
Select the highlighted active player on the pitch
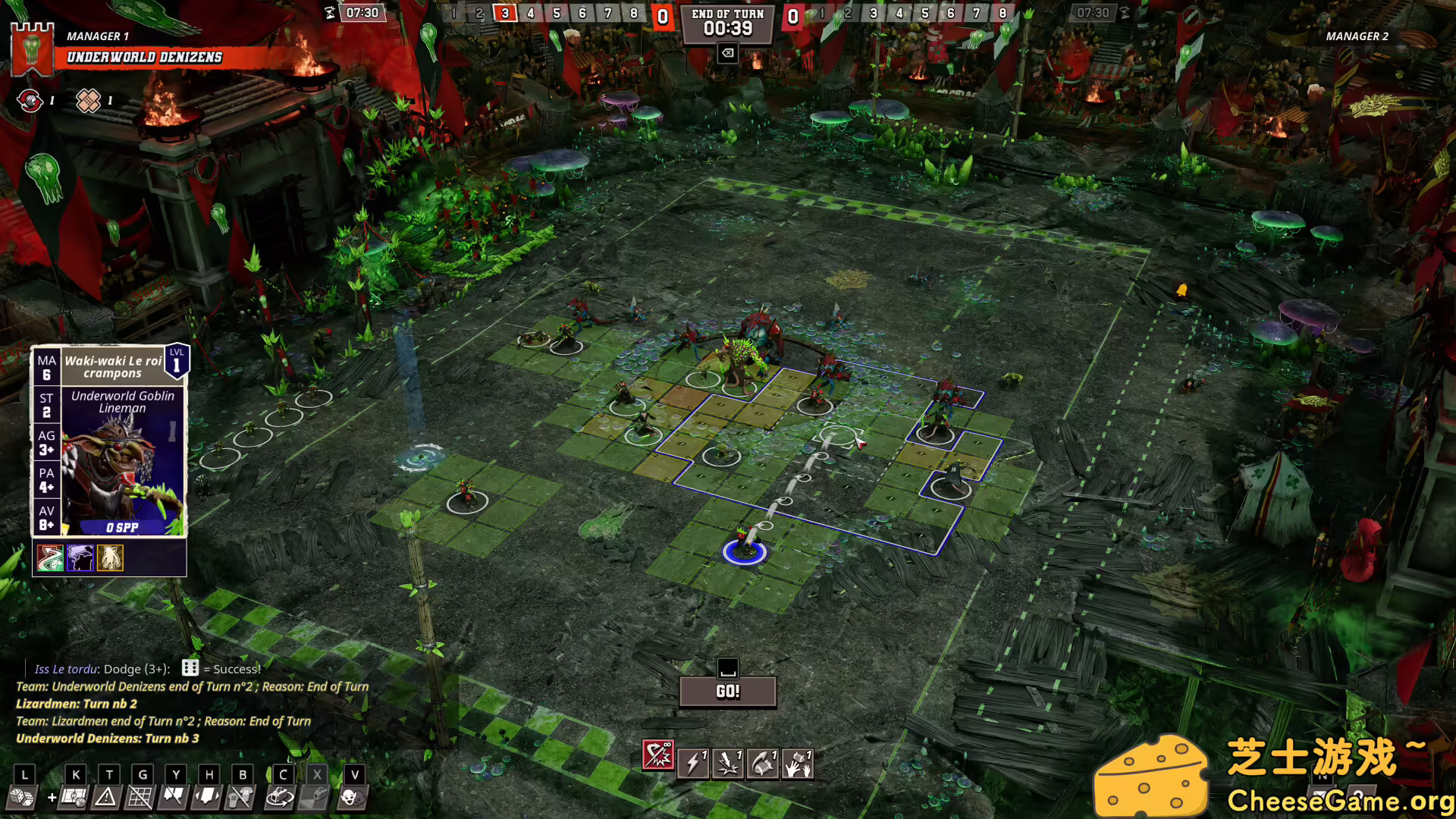click(x=747, y=551)
